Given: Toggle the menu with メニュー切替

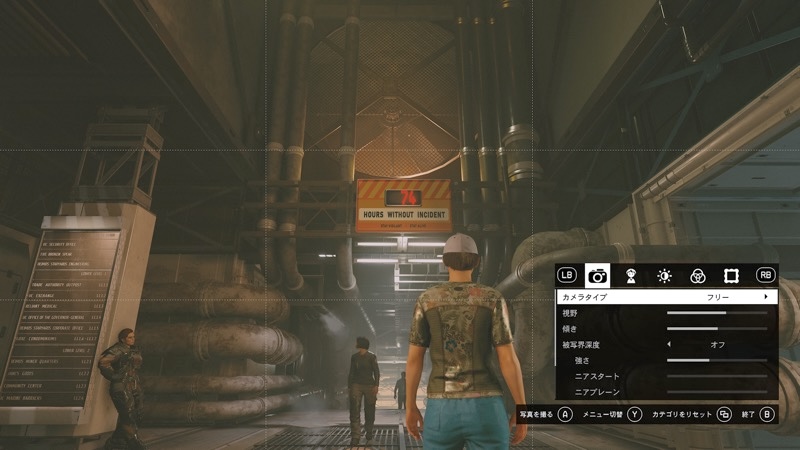Looking at the screenshot, I should [634, 413].
